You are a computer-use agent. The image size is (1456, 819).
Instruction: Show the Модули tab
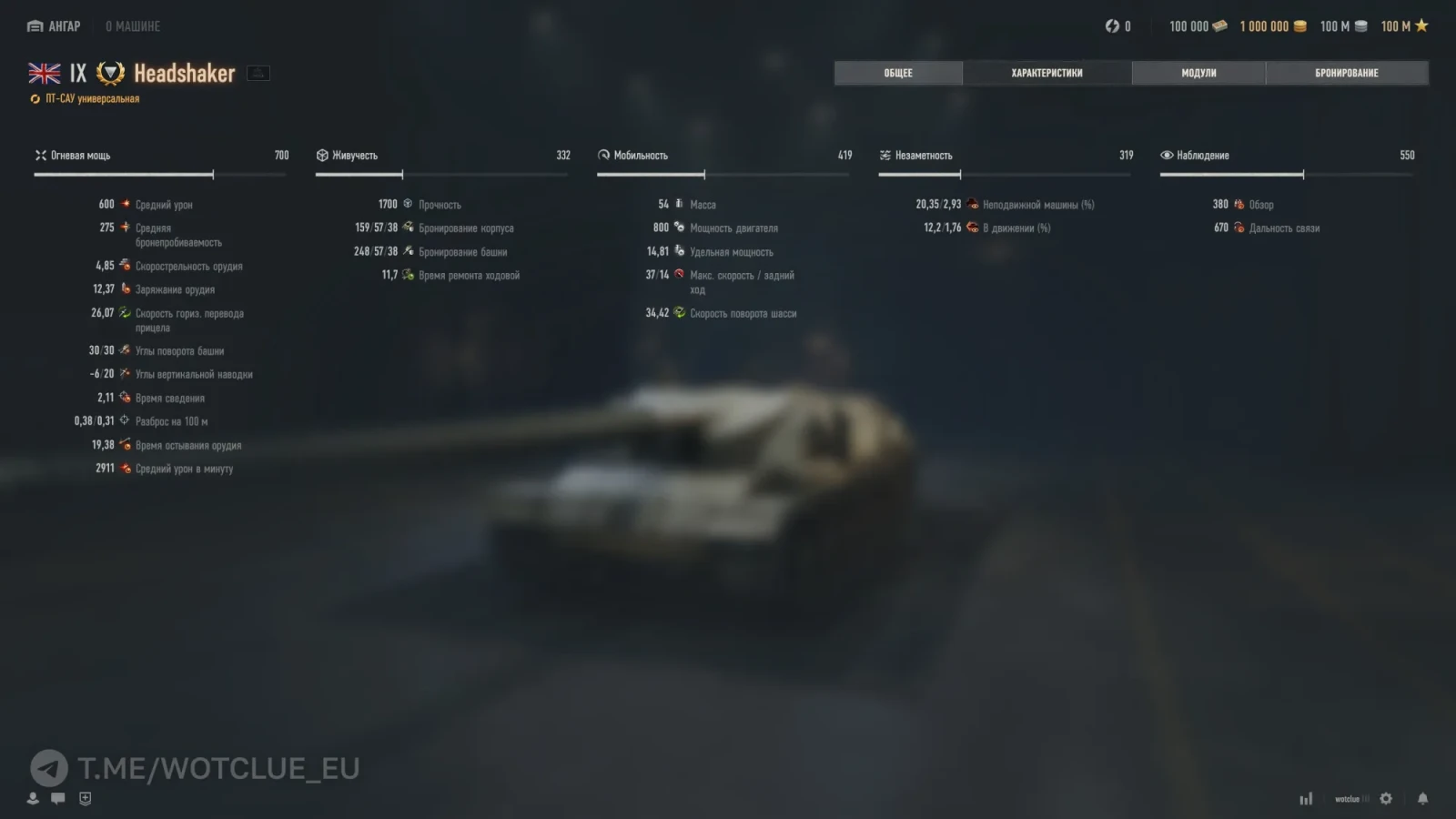pos(1198,73)
